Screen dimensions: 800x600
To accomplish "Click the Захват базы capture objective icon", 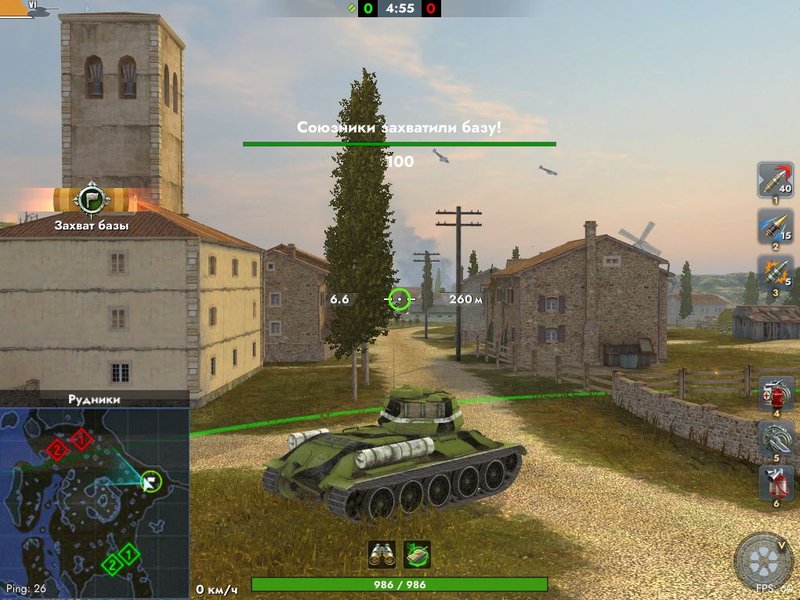I will 92,196.
